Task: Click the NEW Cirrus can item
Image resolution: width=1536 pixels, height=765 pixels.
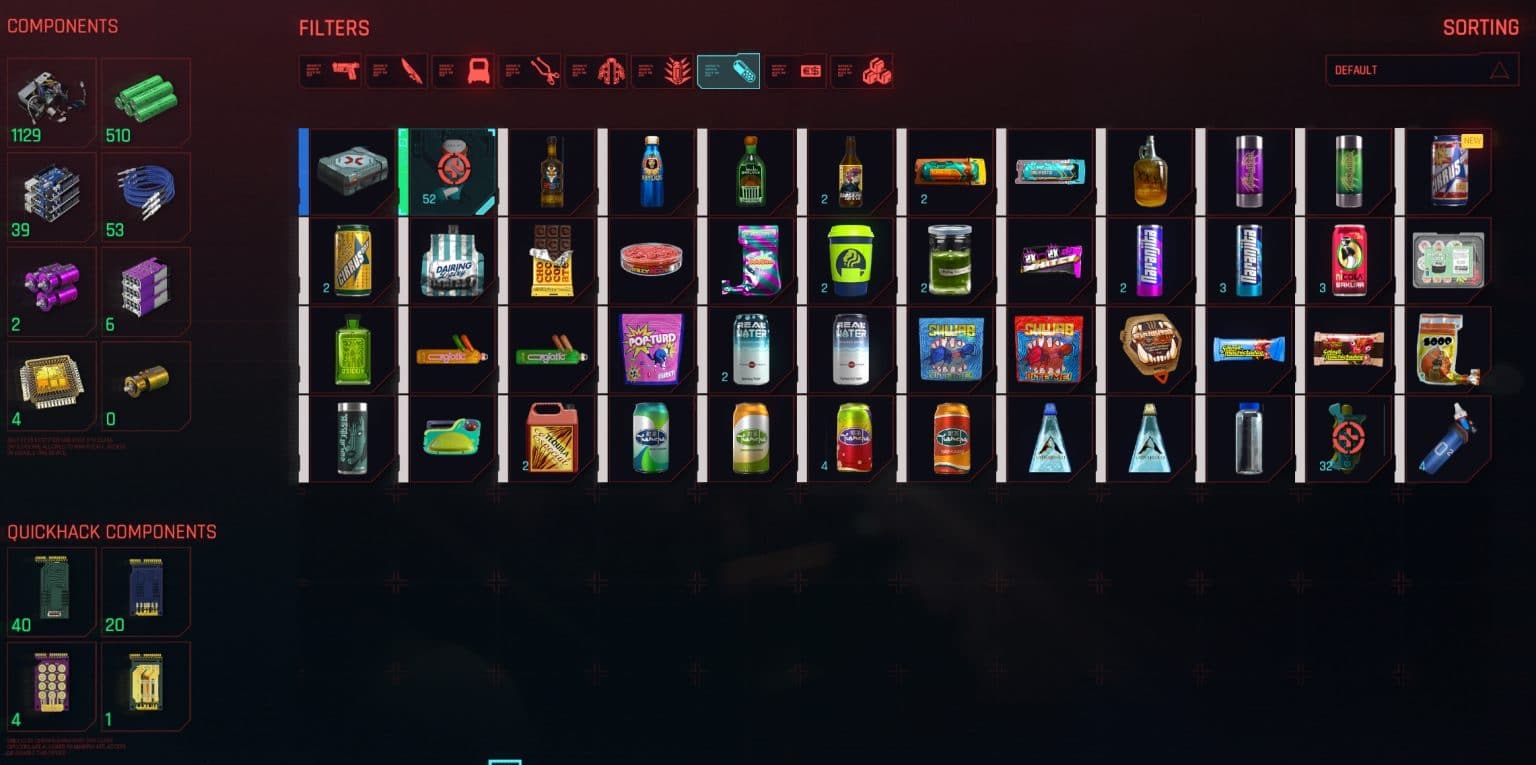Action: [1446, 170]
